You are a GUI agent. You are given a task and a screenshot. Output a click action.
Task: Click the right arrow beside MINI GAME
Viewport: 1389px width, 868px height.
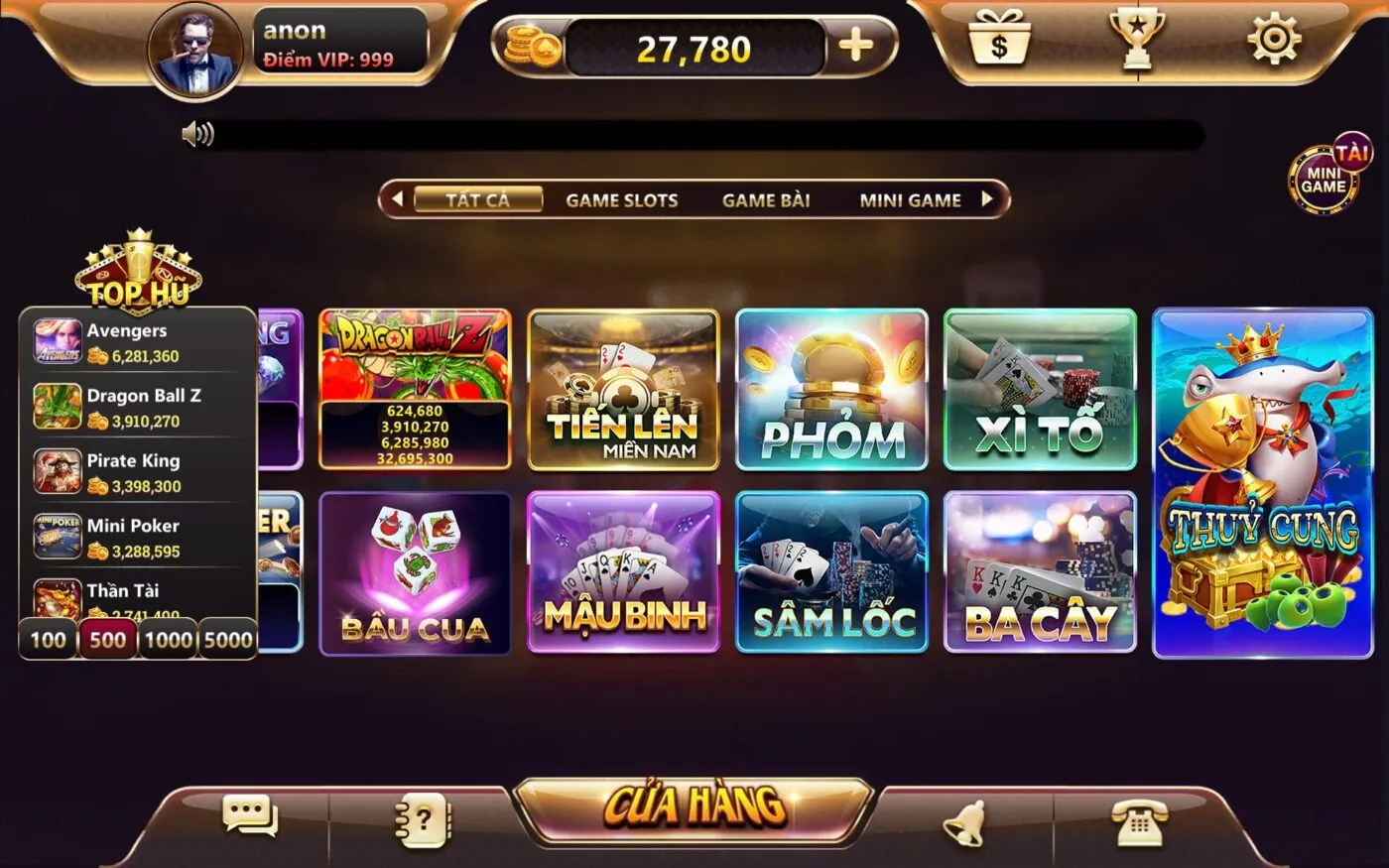988,198
